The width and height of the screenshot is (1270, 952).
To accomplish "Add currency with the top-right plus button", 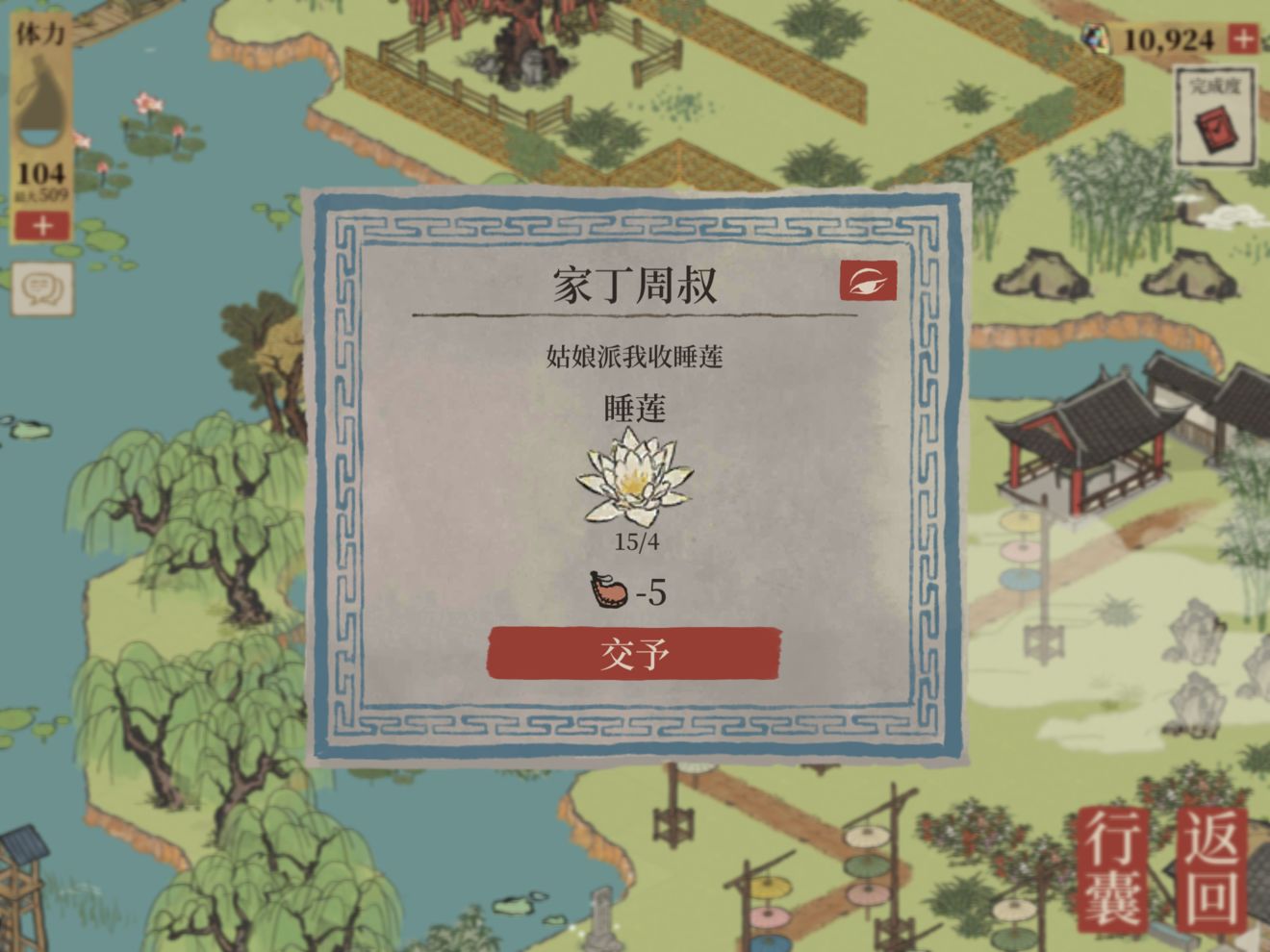I will coord(1243,39).
